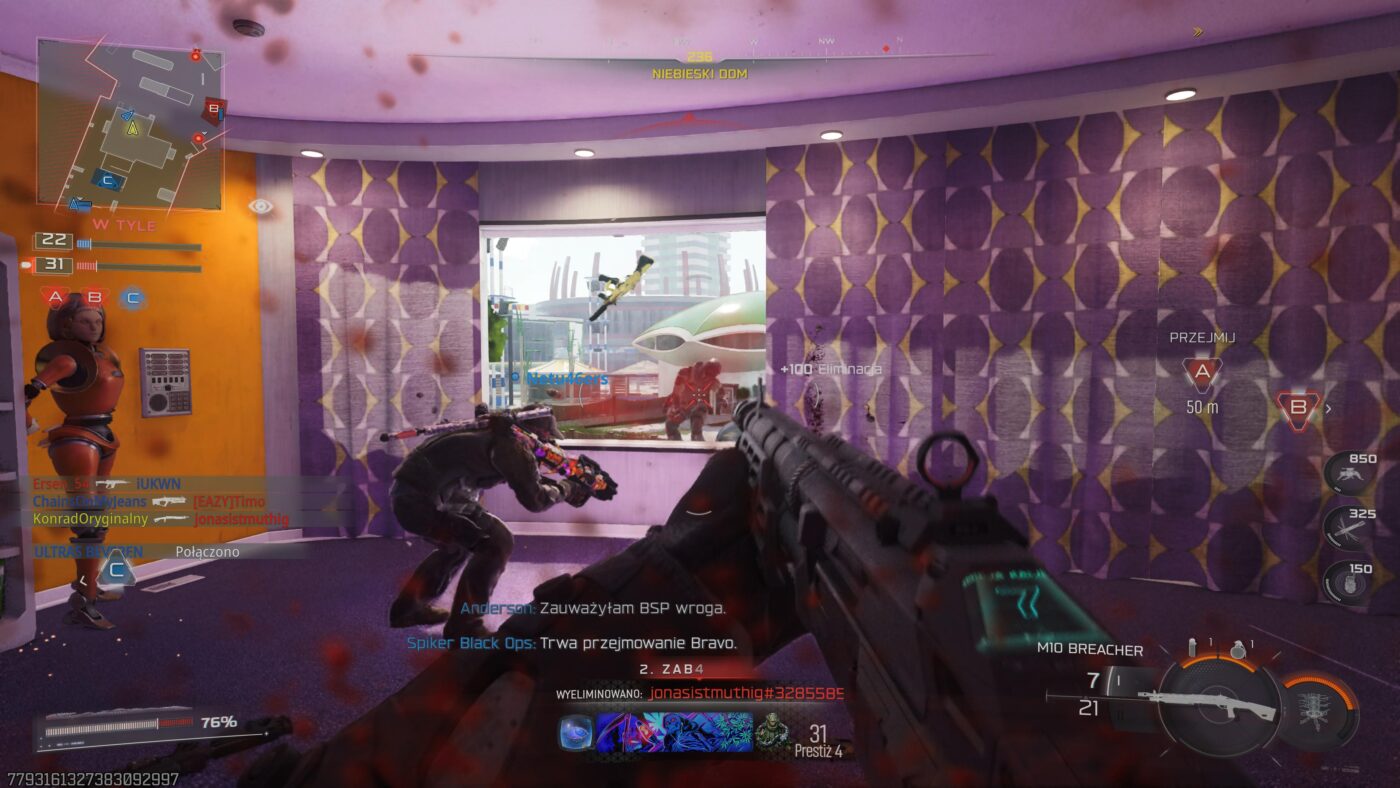Click the eye visibility icon beside the minimap
This screenshot has width=1400, height=788.
point(260,206)
